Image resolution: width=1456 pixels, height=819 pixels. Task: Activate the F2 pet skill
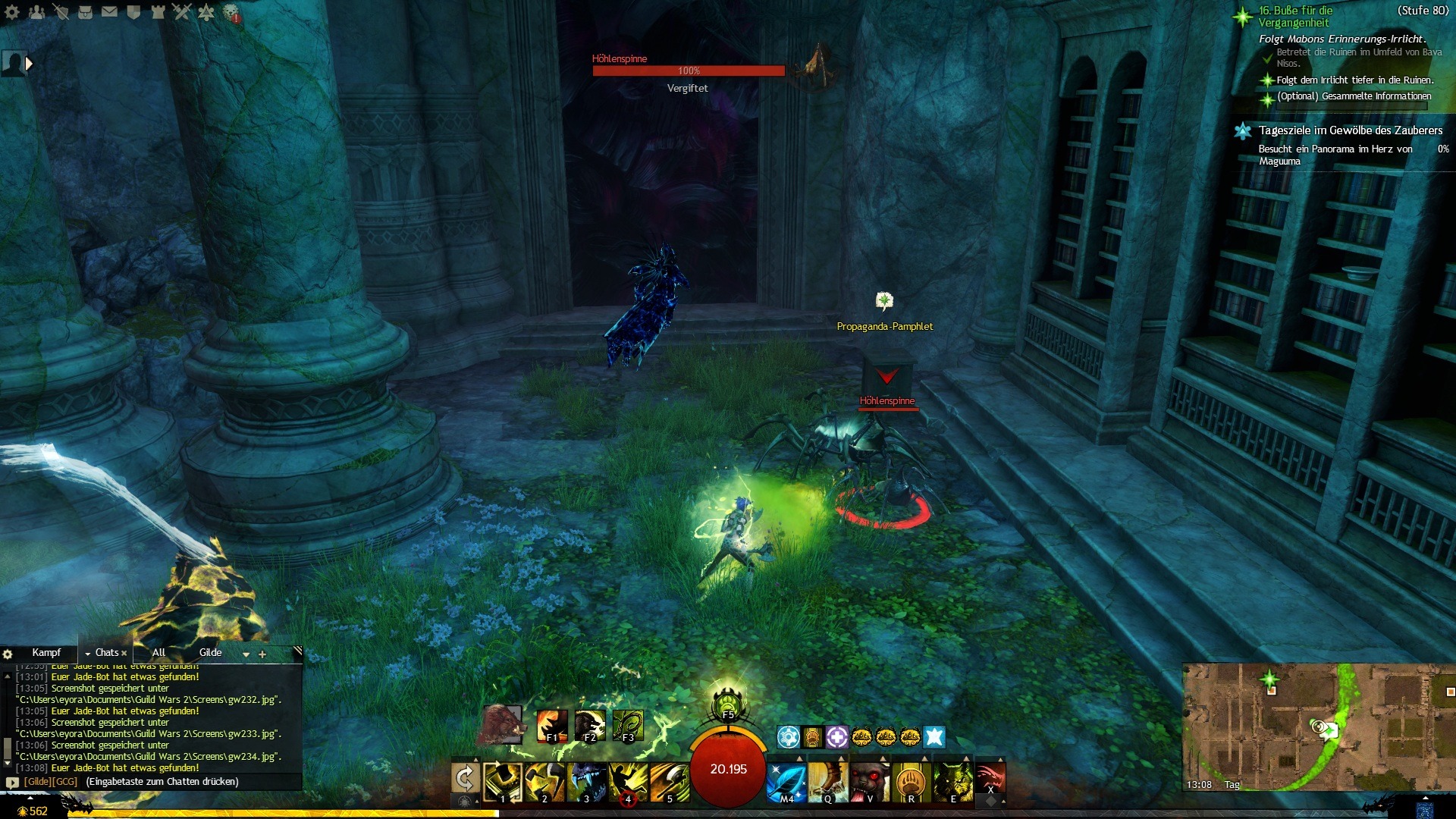[589, 725]
